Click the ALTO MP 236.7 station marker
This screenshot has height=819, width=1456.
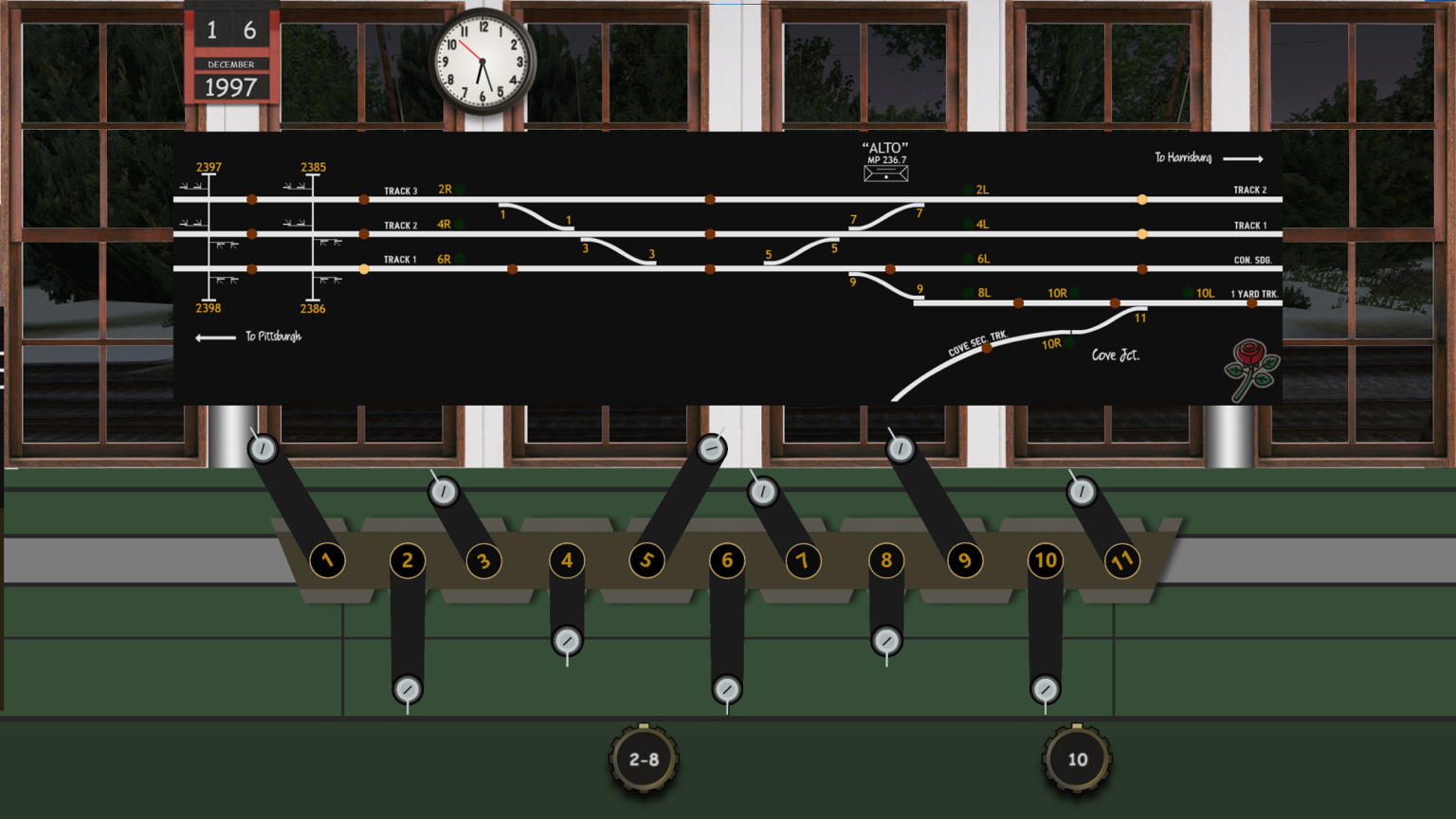(x=884, y=161)
